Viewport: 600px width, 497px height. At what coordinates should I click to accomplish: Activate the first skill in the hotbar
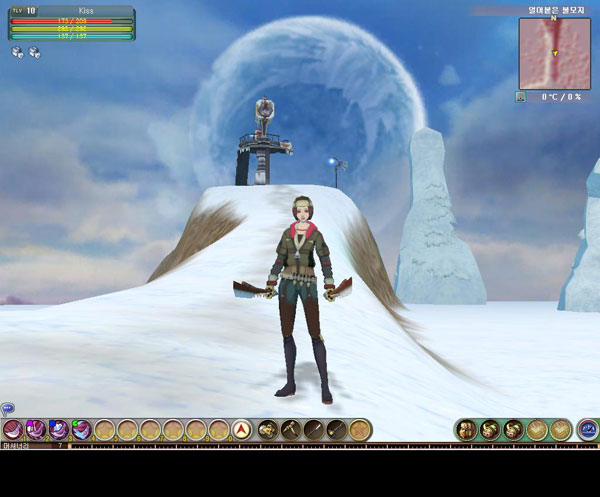pyautogui.click(x=13, y=430)
